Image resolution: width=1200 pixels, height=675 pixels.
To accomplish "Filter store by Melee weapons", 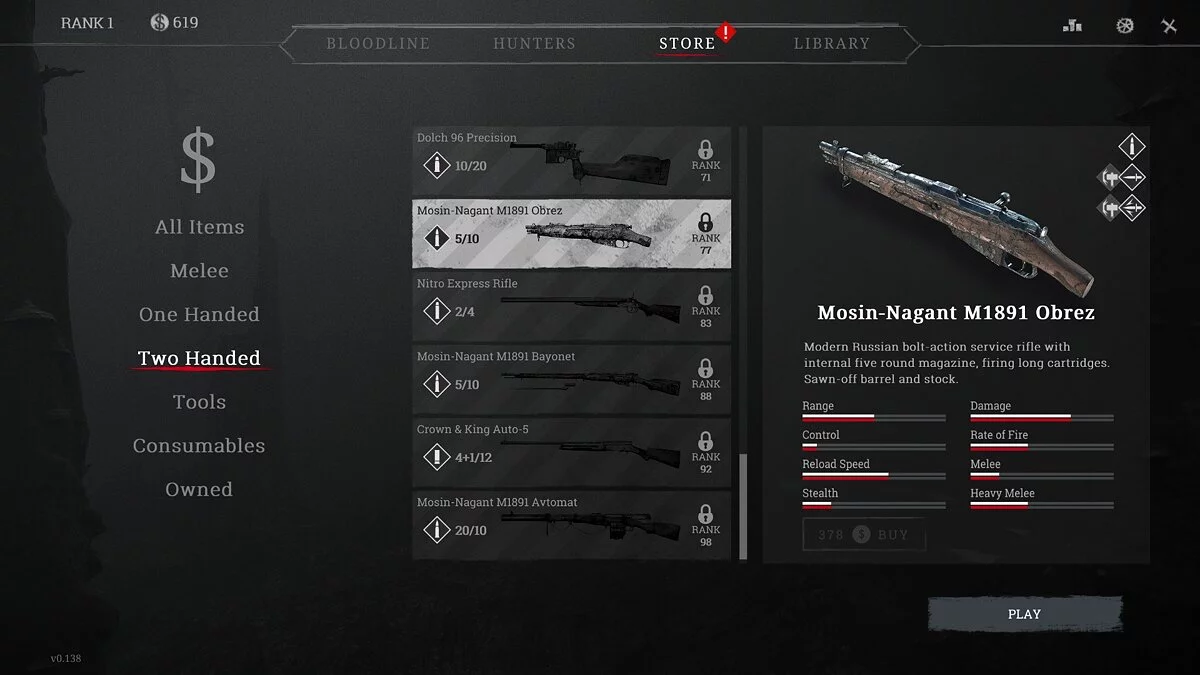I will coord(199,271).
